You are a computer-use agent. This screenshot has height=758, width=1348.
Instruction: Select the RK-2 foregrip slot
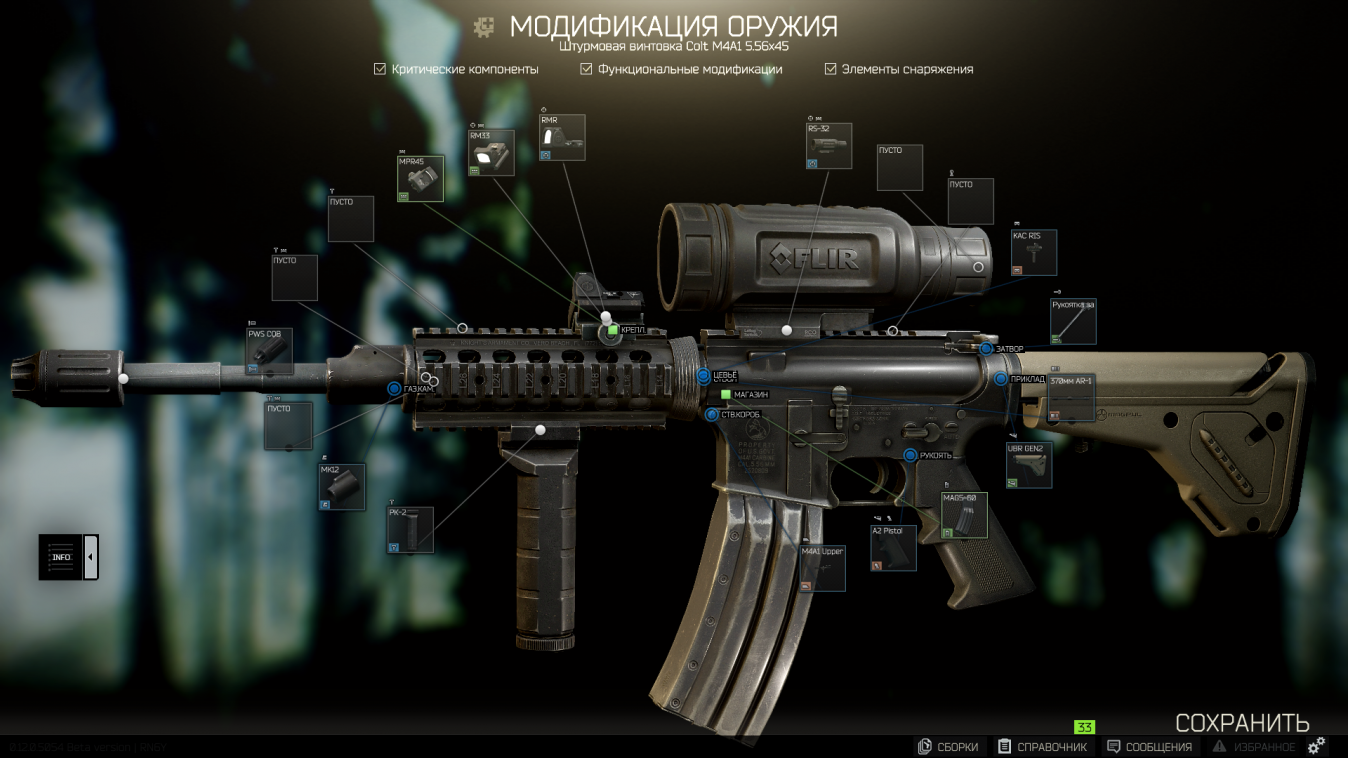click(x=411, y=530)
